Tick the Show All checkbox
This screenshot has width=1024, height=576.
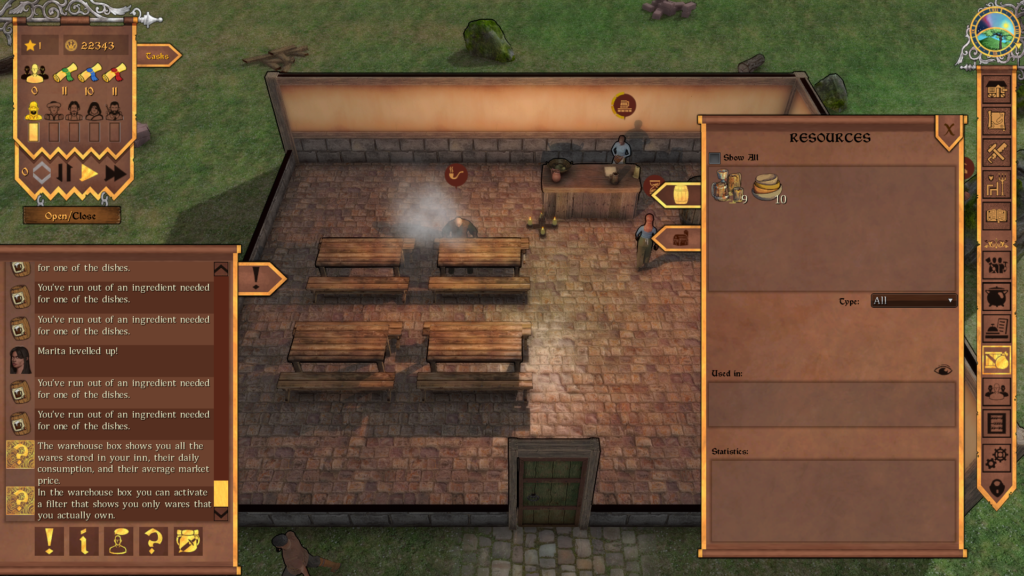(x=714, y=158)
